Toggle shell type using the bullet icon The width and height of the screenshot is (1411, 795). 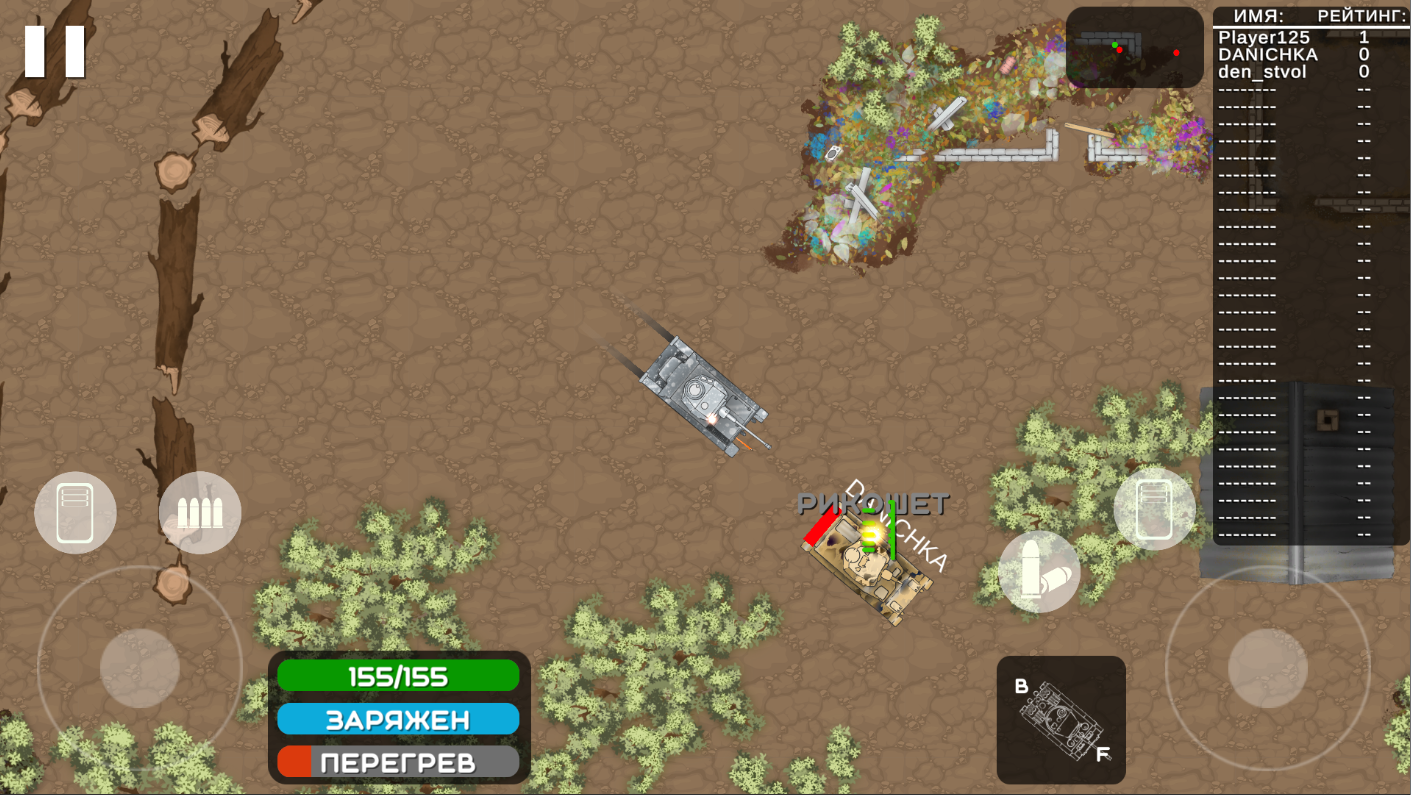coord(1040,571)
